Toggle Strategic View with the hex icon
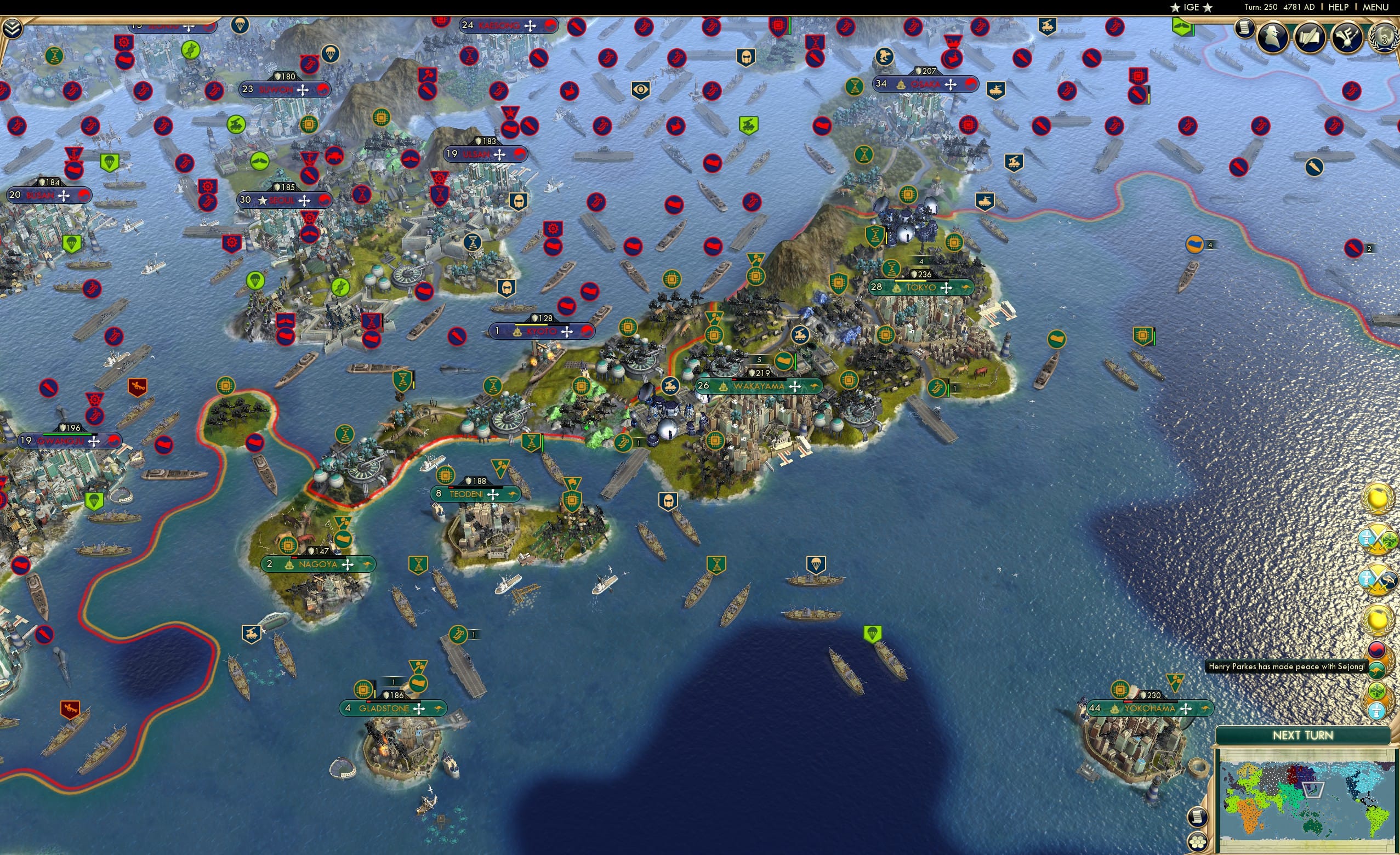The width and height of the screenshot is (1400, 855). coord(1197,843)
